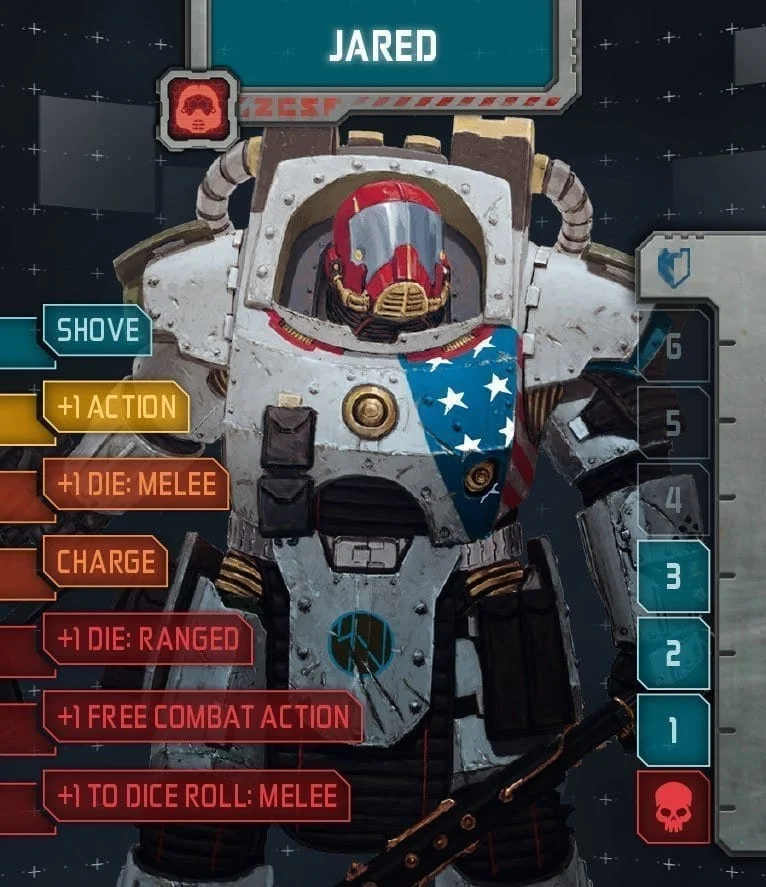Select armor track level 5
766x887 pixels.
[673, 423]
